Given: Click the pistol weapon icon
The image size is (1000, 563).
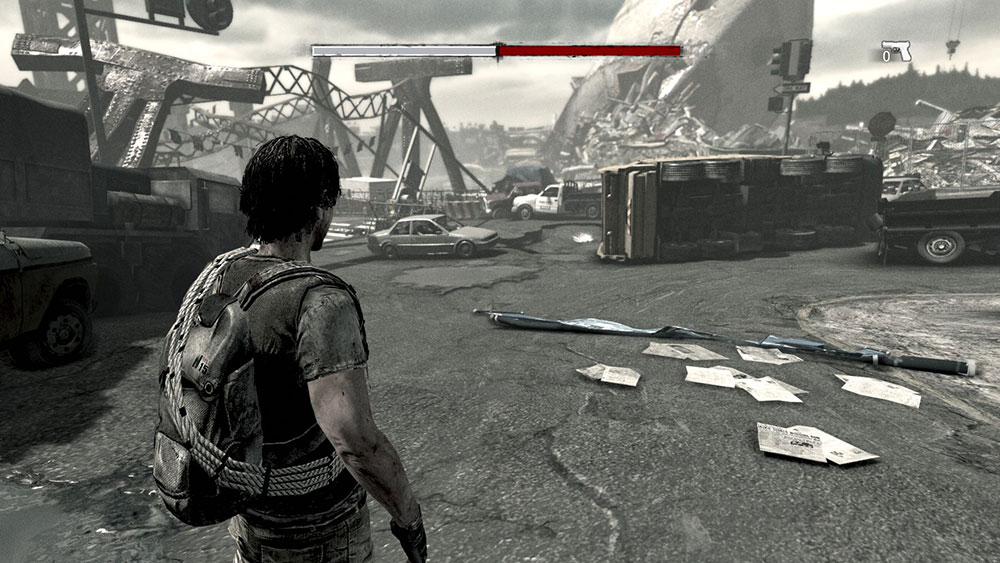Looking at the screenshot, I should (897, 50).
